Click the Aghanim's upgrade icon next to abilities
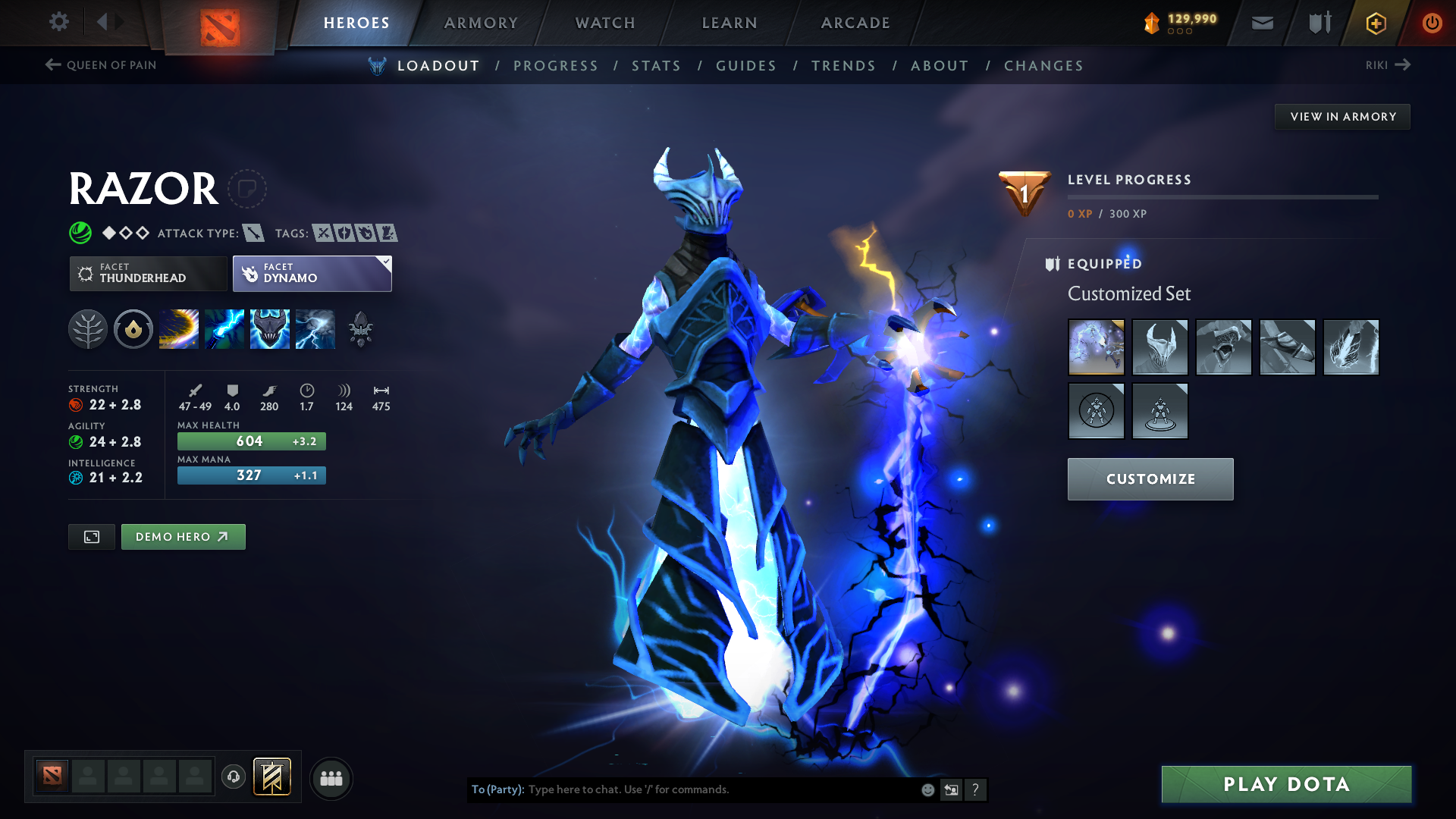 tap(361, 329)
